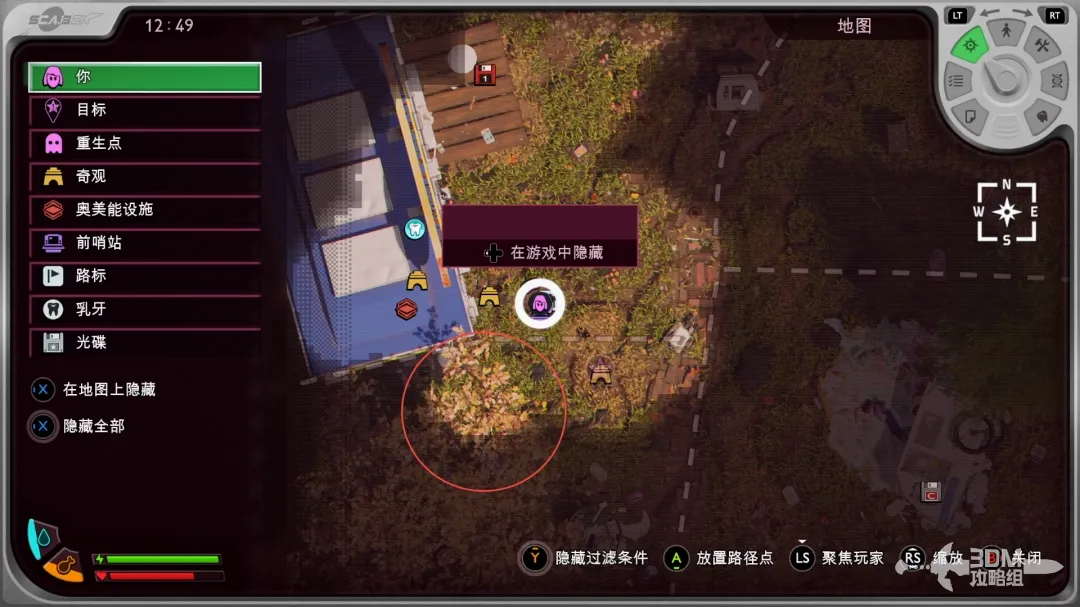
Task: Select the 你 (You) legend entry
Action: pyautogui.click(x=145, y=77)
